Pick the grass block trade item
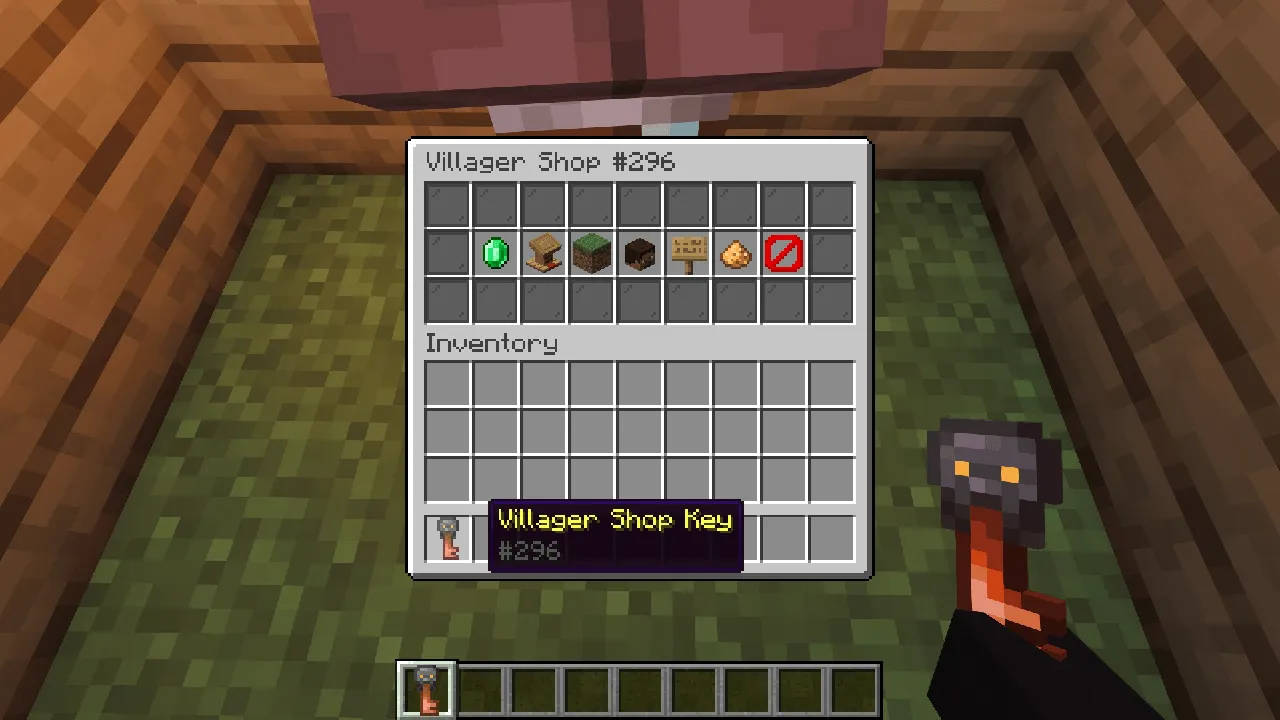The width and height of the screenshot is (1280, 720). click(591, 253)
